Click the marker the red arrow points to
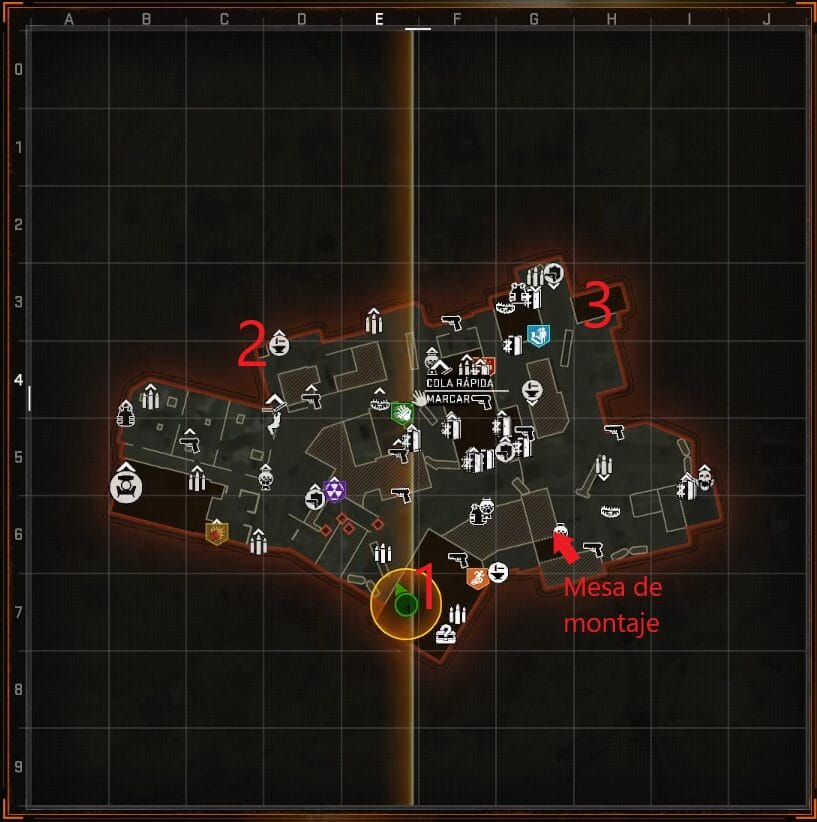817x822 pixels. tap(561, 530)
